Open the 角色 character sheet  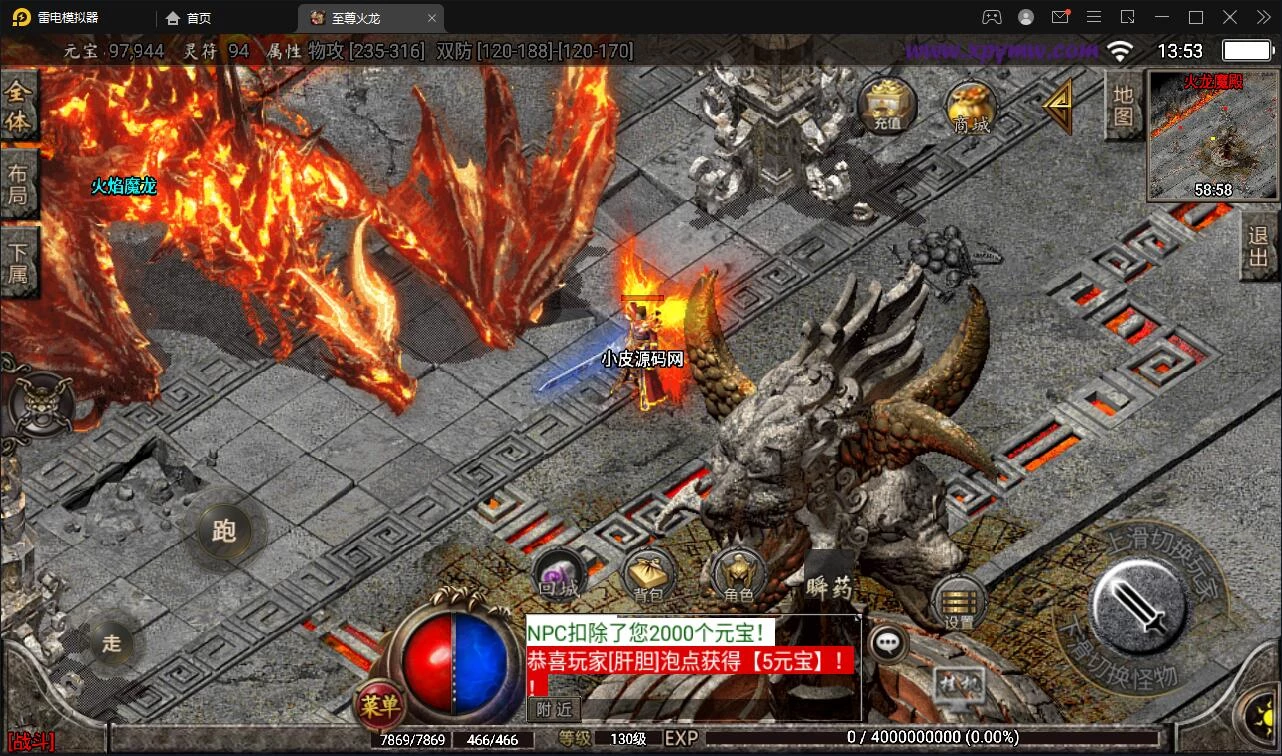click(x=739, y=576)
